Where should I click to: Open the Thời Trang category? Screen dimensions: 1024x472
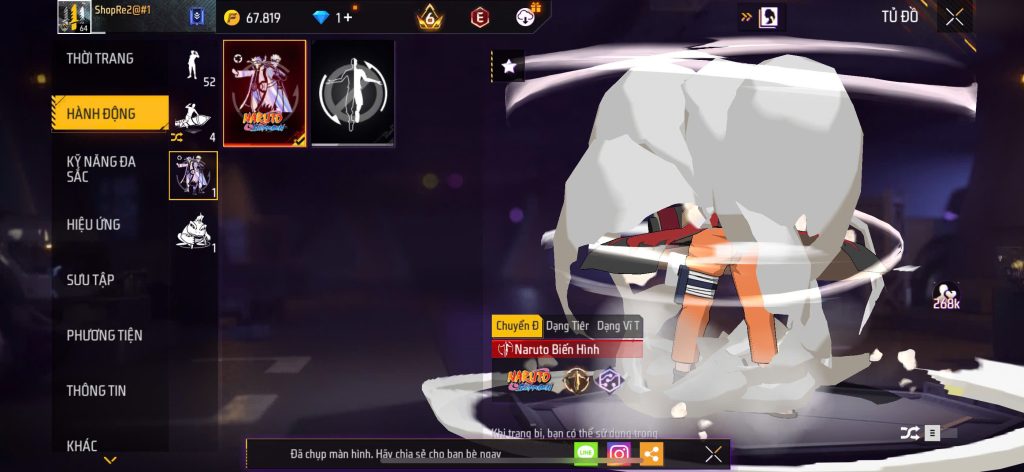pos(100,59)
